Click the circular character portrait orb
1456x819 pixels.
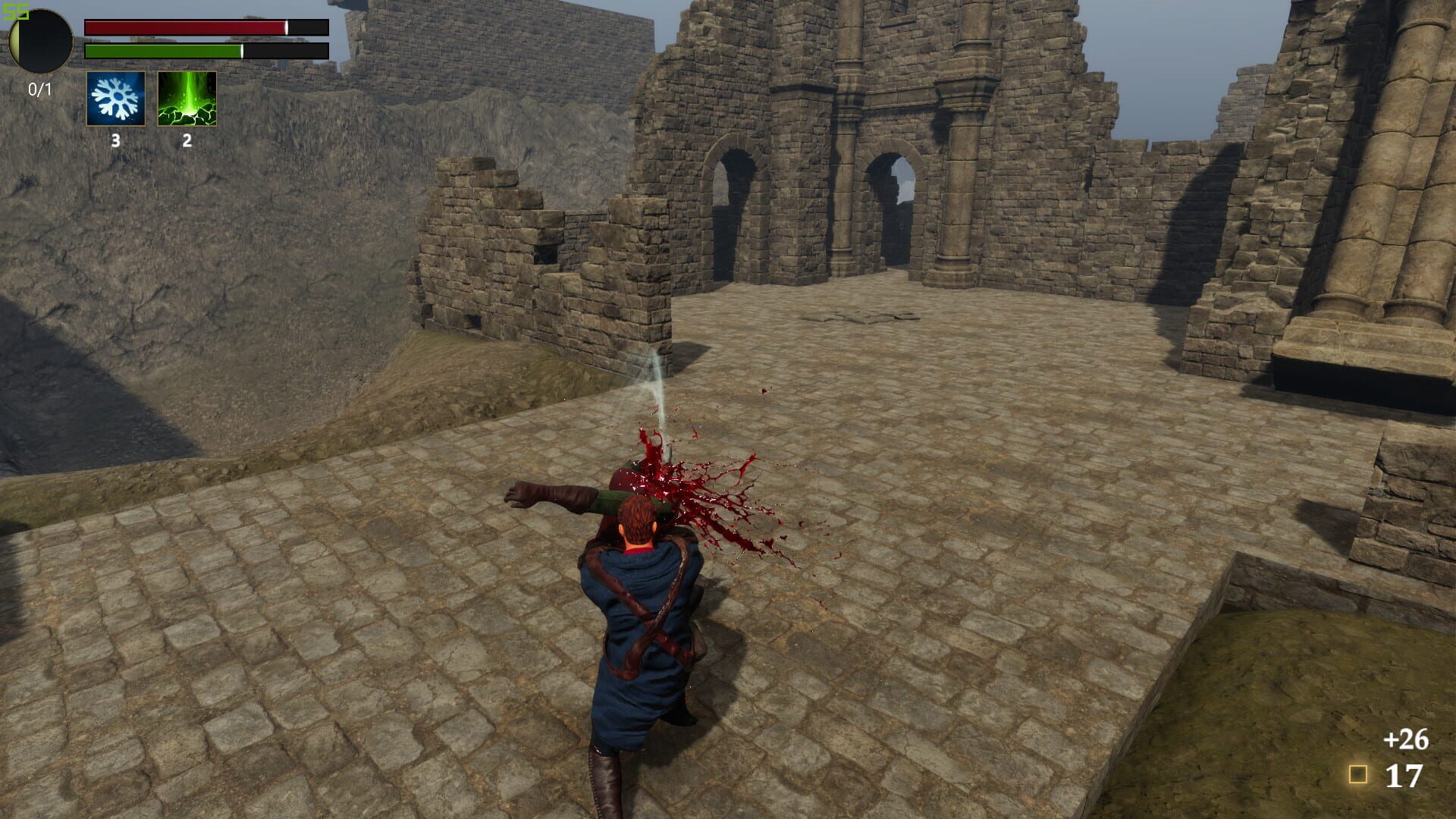[x=39, y=39]
